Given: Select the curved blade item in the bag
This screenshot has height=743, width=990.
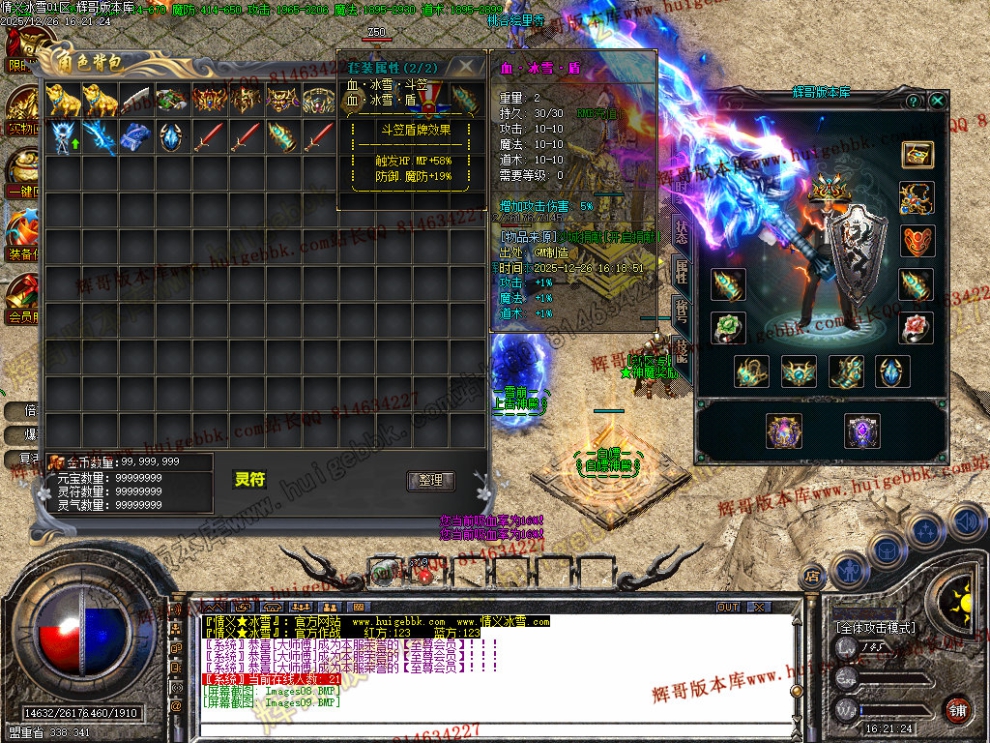Looking at the screenshot, I should [135, 100].
